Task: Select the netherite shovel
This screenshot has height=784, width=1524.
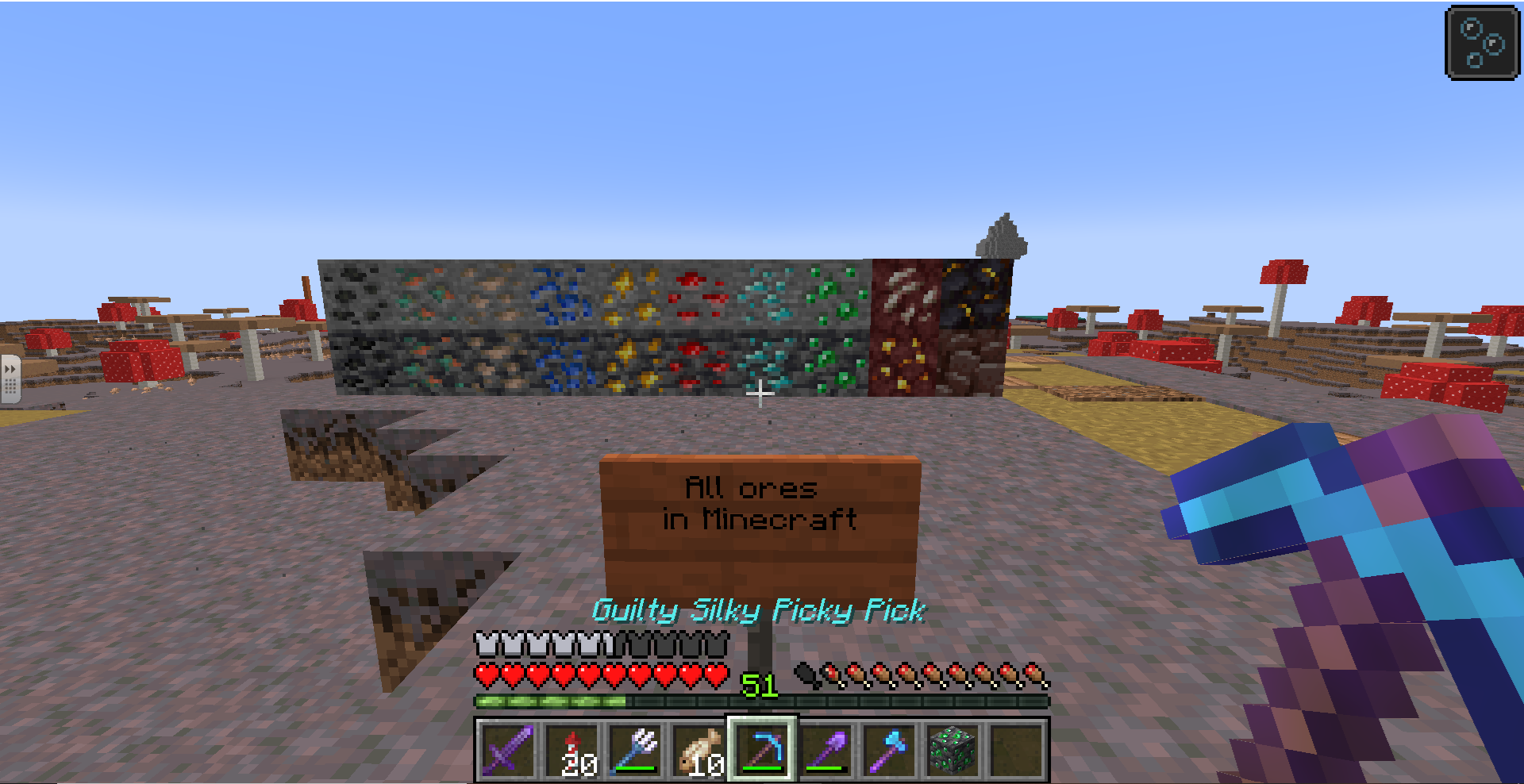Action: tap(825, 748)
